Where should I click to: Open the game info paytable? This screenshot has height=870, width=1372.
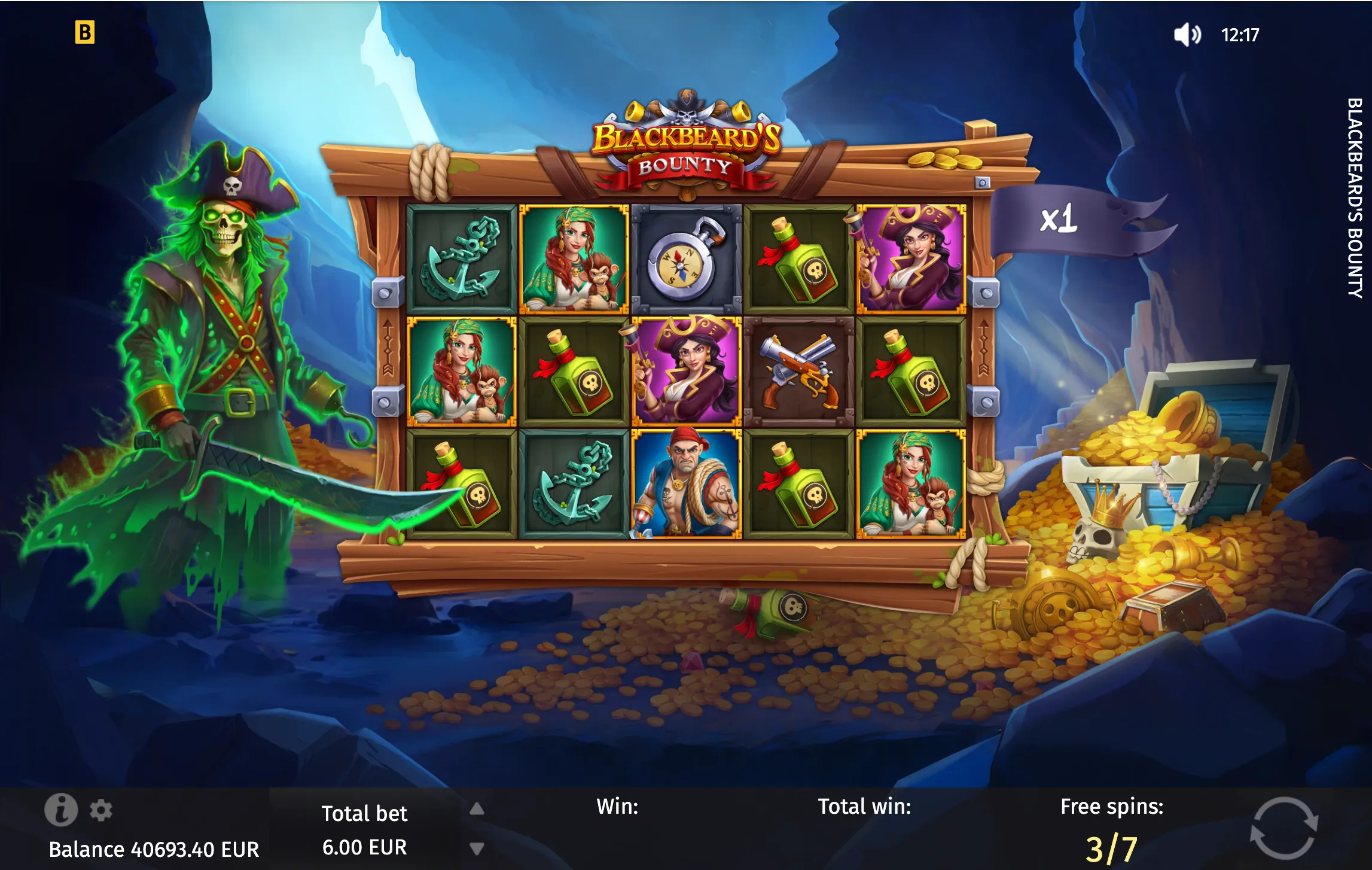pos(61,810)
